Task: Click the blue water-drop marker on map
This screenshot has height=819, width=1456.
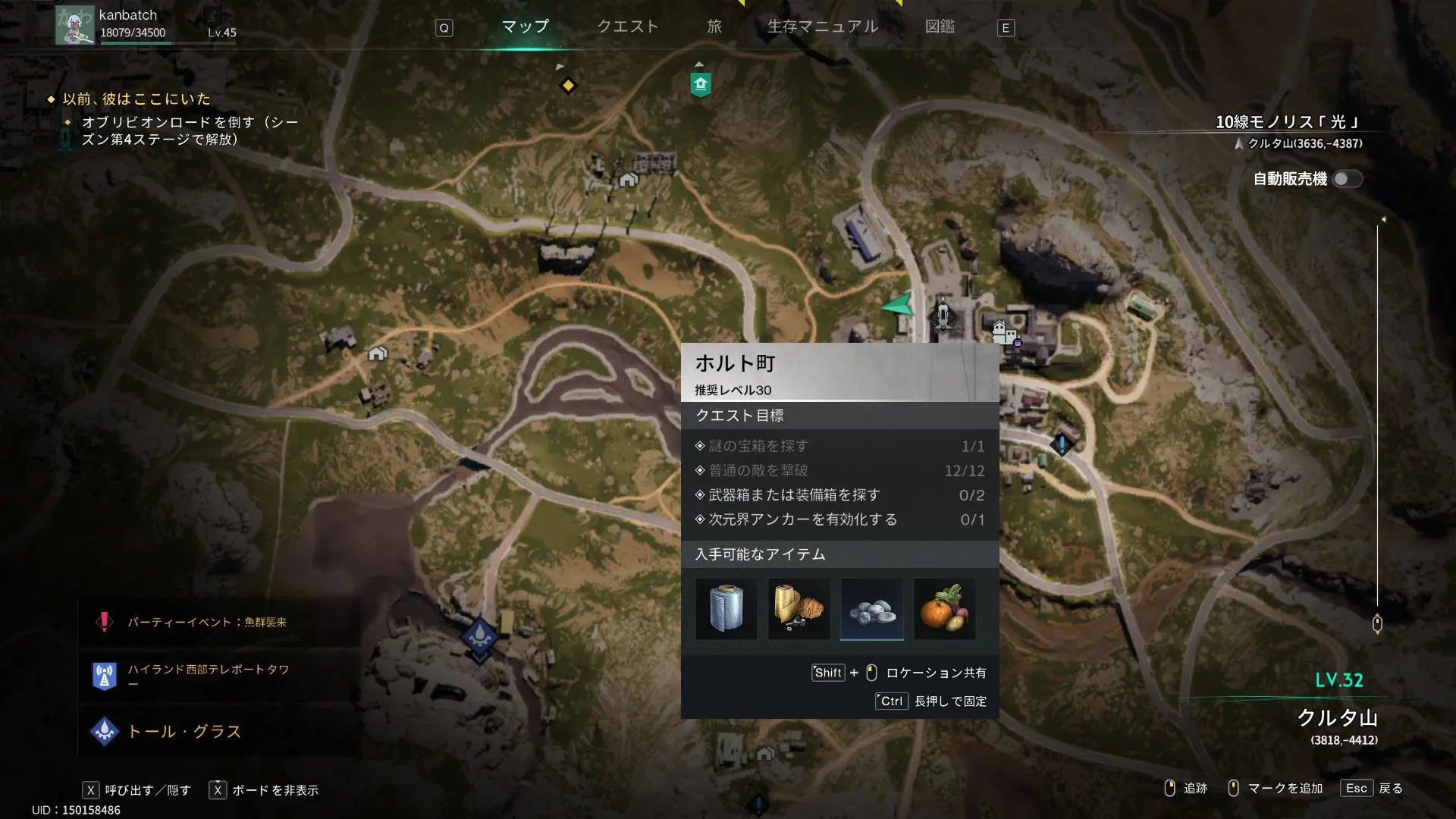Action: pyautogui.click(x=479, y=634)
